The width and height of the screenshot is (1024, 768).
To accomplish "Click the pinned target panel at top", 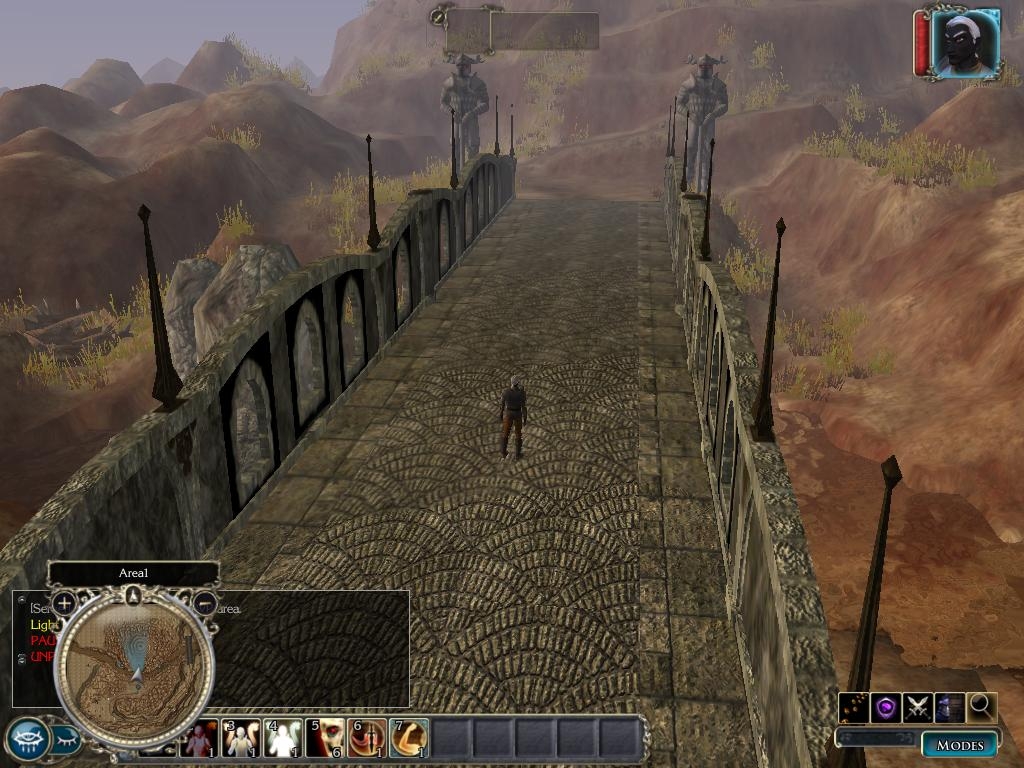I will (x=522, y=30).
